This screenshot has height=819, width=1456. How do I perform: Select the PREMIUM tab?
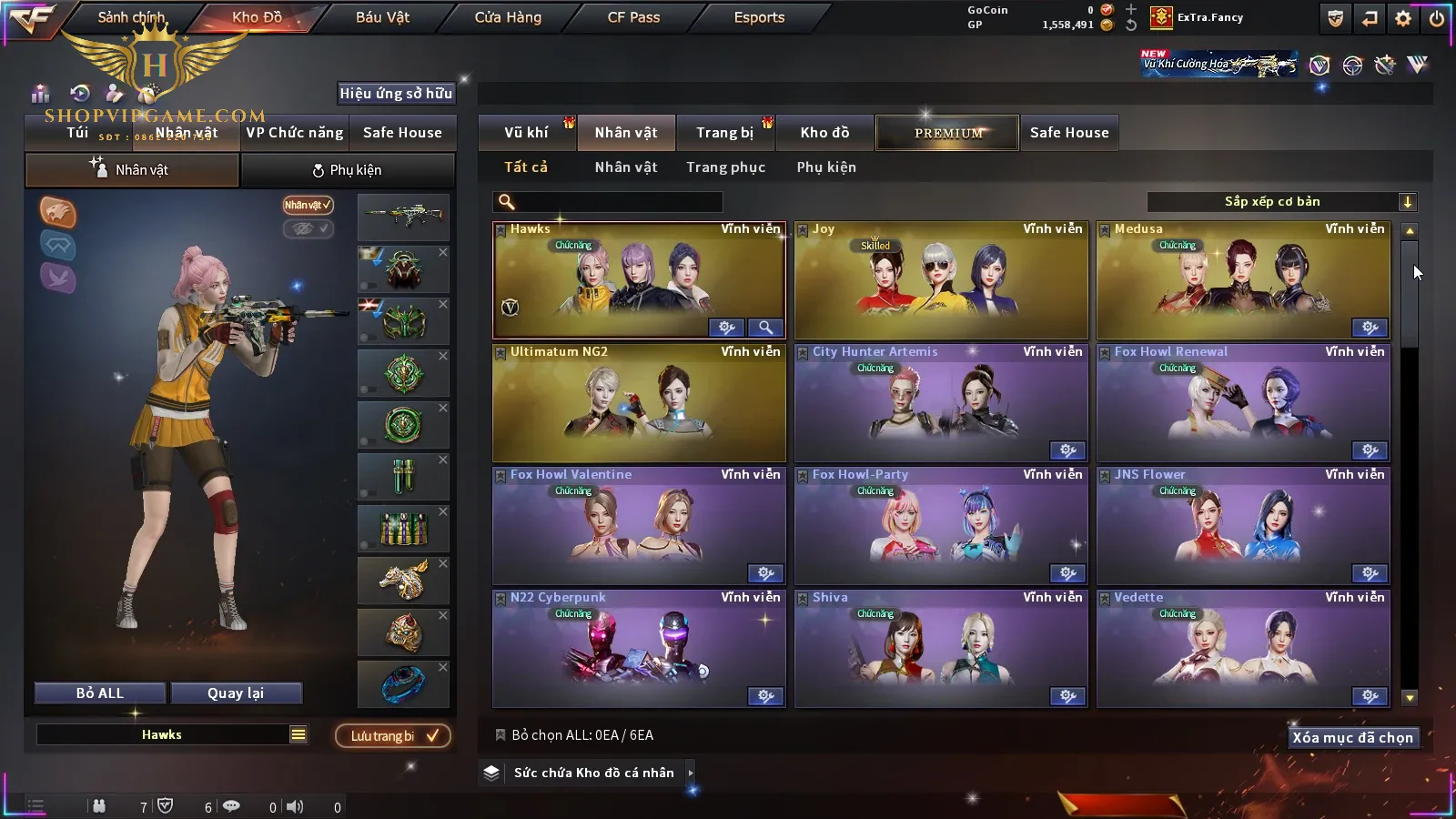click(948, 133)
